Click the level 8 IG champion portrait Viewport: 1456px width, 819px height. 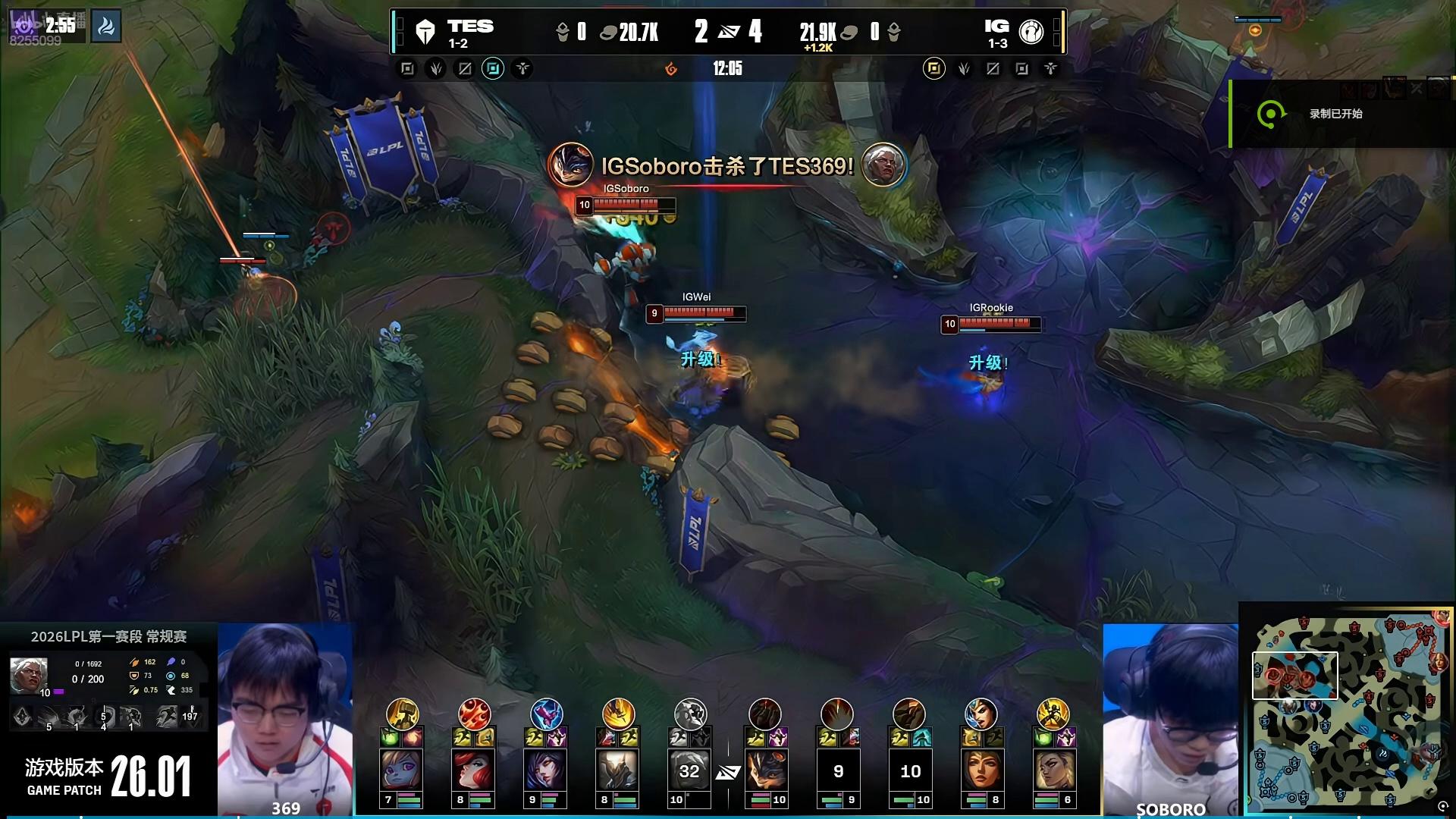(981, 770)
